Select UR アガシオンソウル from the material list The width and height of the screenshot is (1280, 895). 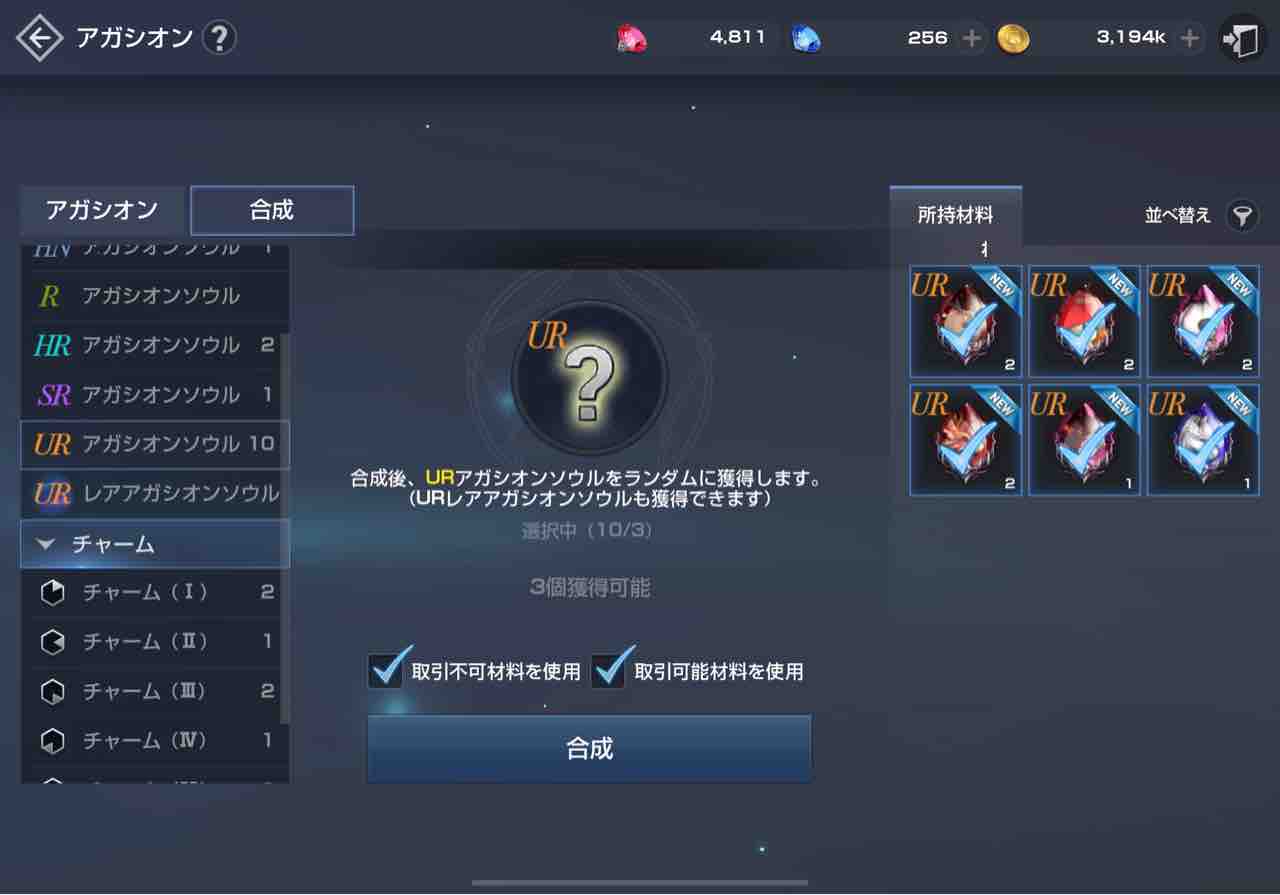[x=155, y=444]
